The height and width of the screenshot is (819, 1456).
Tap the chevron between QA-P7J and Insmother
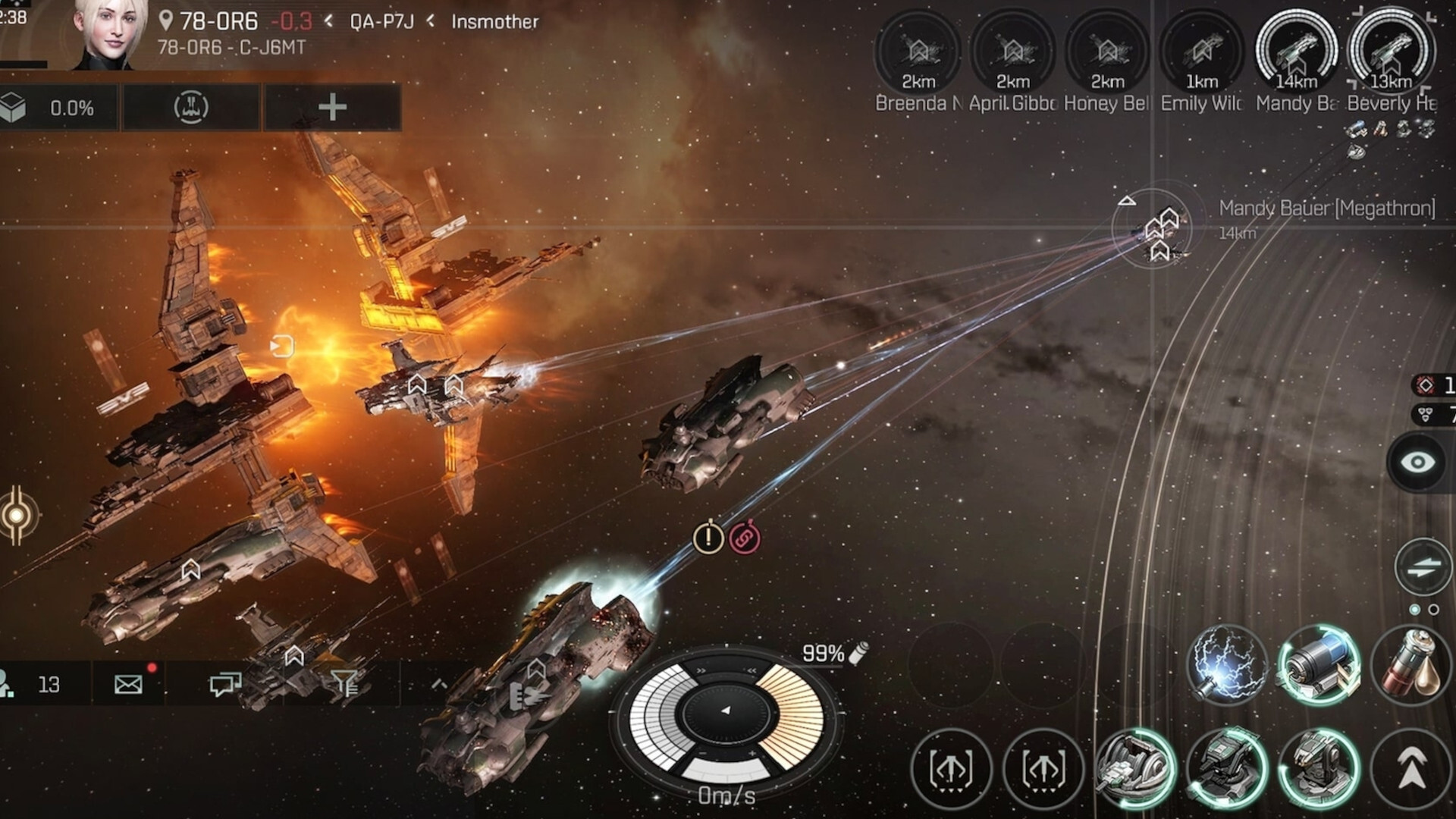coord(431,22)
